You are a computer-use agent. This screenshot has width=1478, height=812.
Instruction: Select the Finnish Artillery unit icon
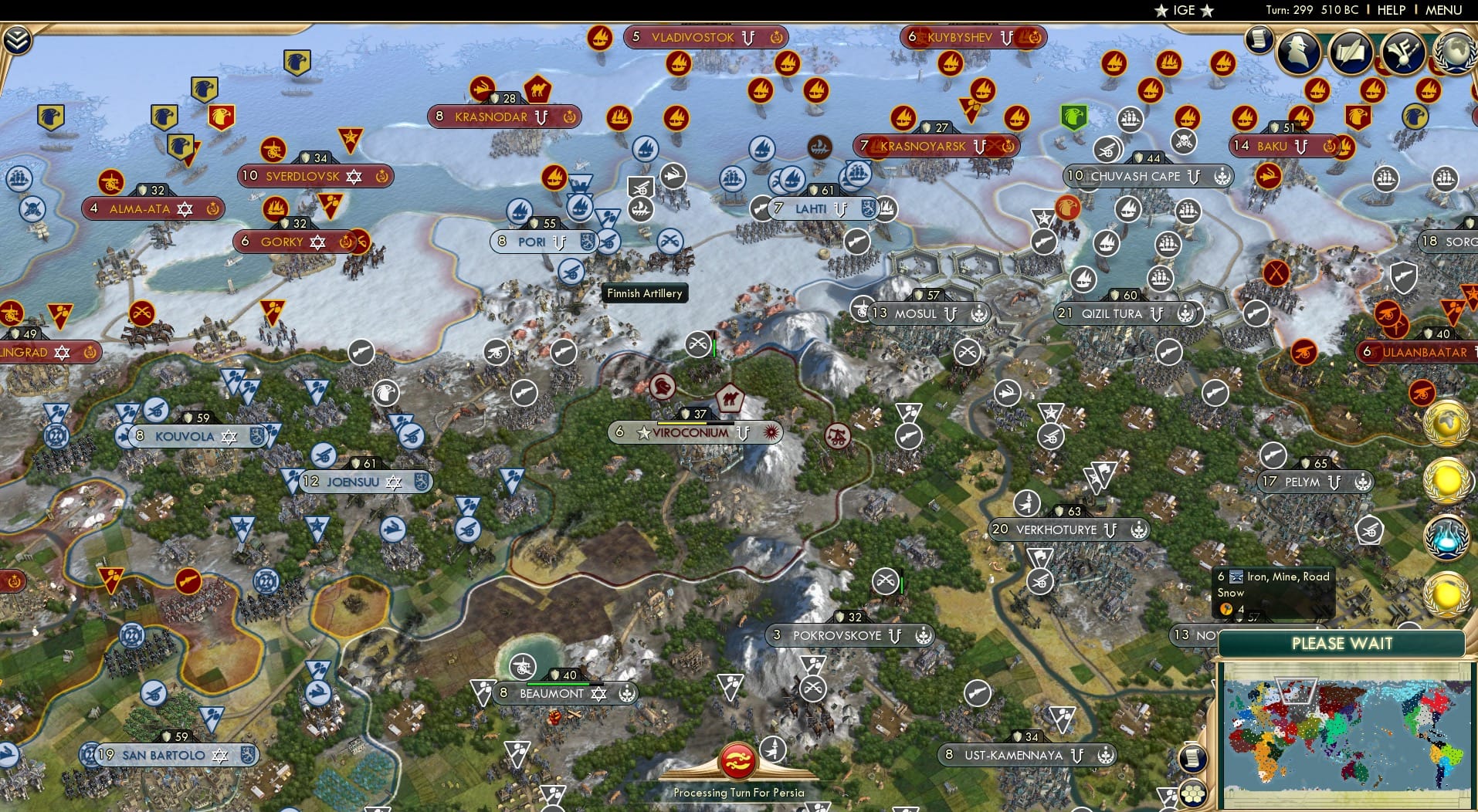coord(572,270)
